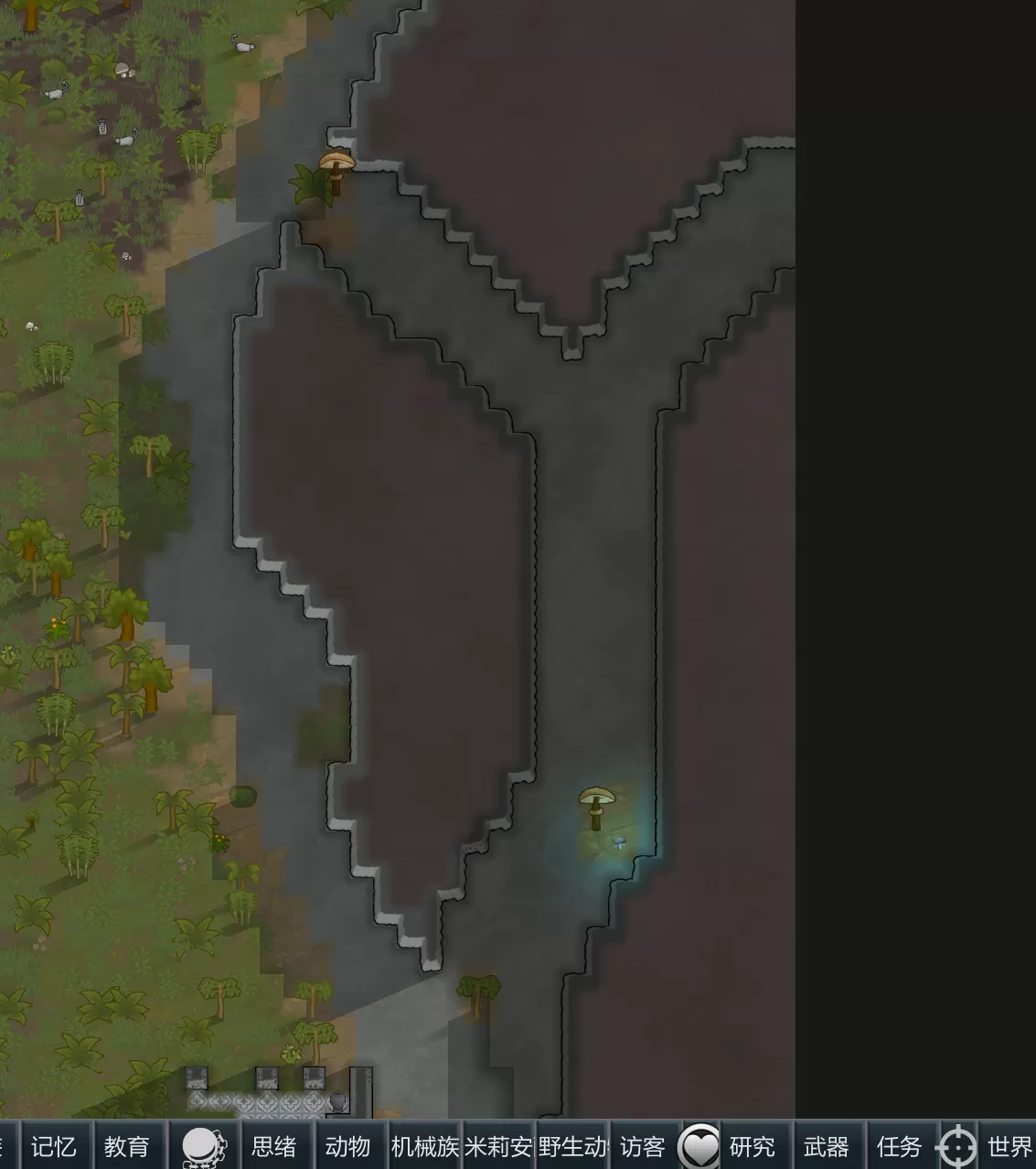View the 访客 (Visitors) tab

click(x=642, y=1146)
